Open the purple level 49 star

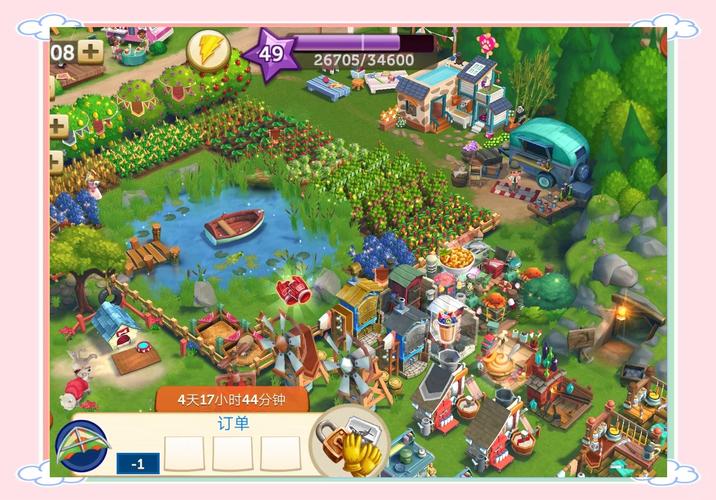tap(270, 54)
